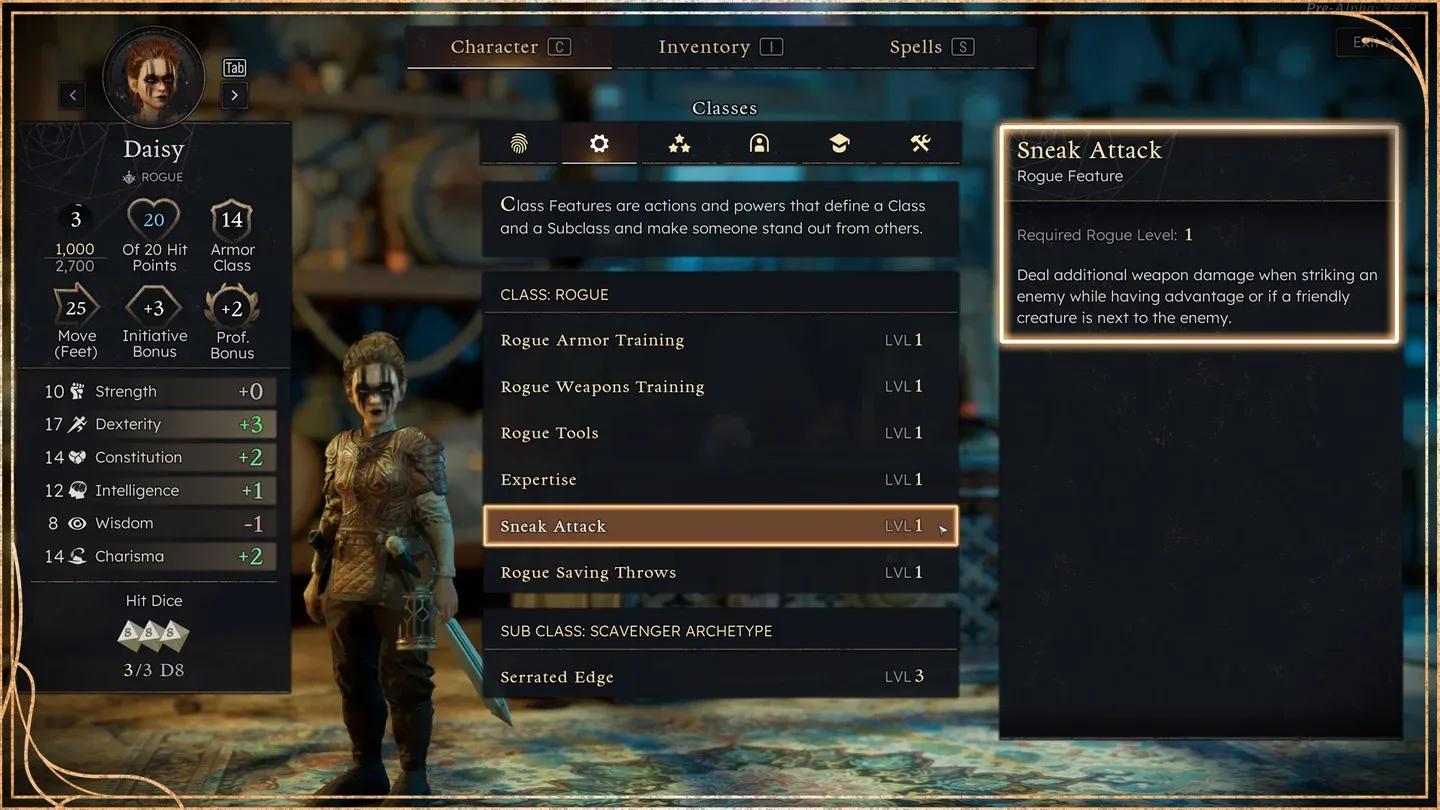Click the Tab key indicator near the portrait

pyautogui.click(x=234, y=67)
